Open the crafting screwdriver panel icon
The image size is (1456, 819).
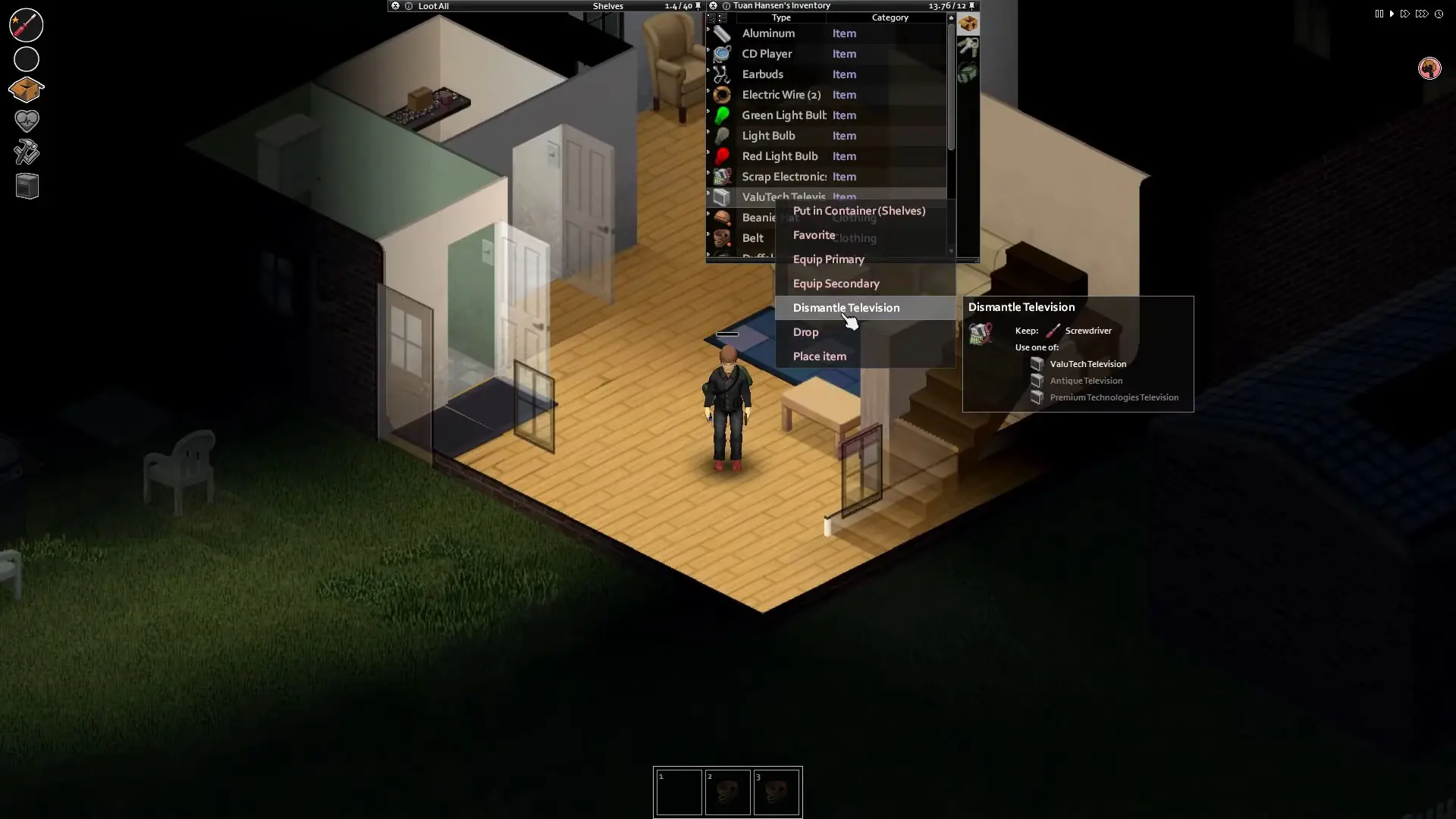26,25
